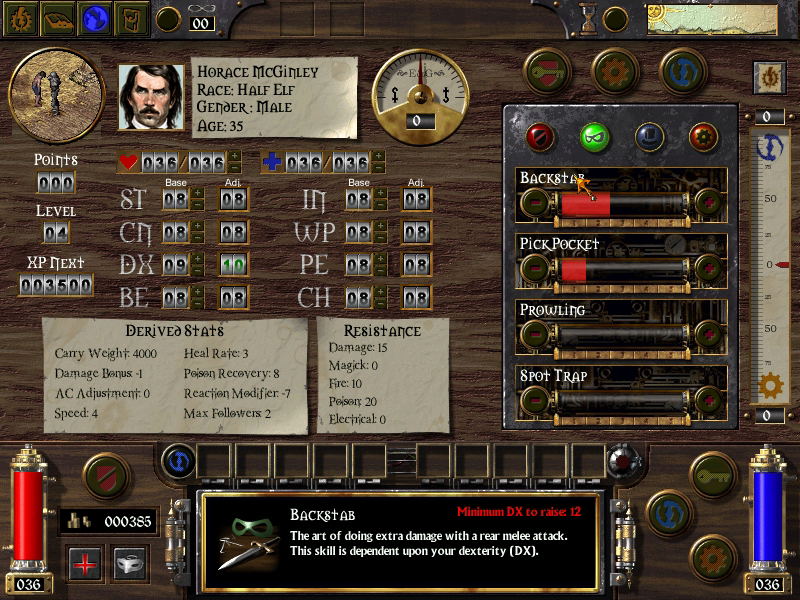Click the blue world globe icon
Image resolution: width=800 pixels, height=600 pixels.
pos(95,18)
